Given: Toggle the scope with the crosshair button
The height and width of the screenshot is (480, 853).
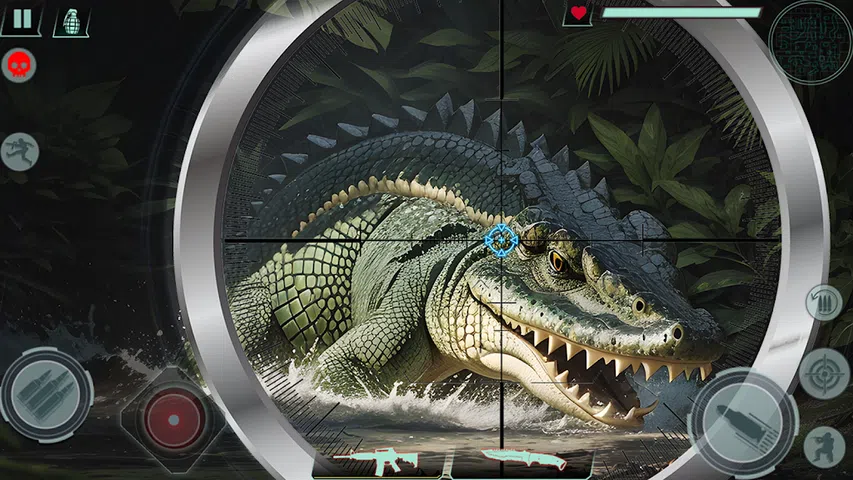Looking at the screenshot, I should (824, 375).
